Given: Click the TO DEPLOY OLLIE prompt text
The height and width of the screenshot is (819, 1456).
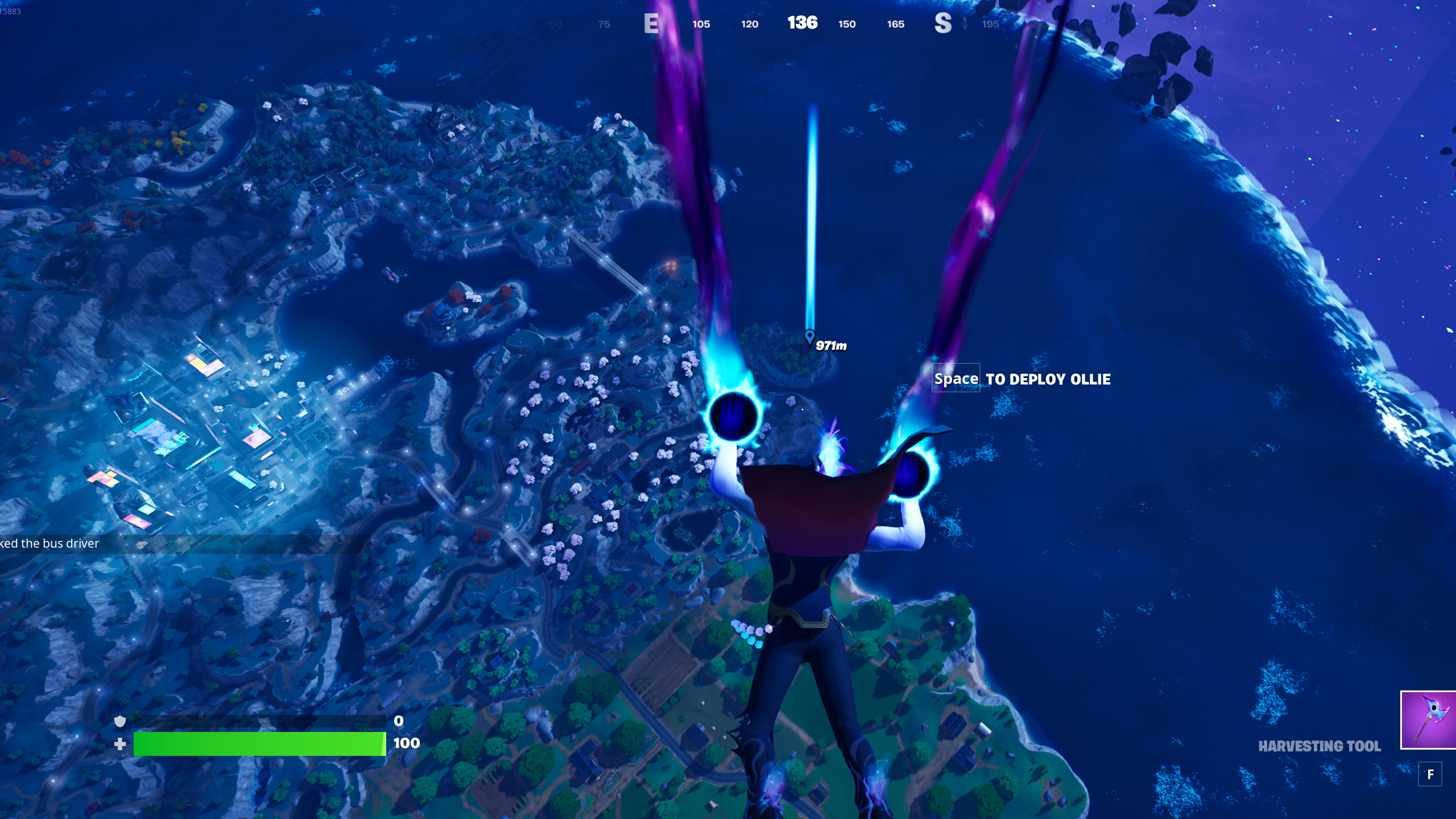Looking at the screenshot, I should (x=1048, y=379).
